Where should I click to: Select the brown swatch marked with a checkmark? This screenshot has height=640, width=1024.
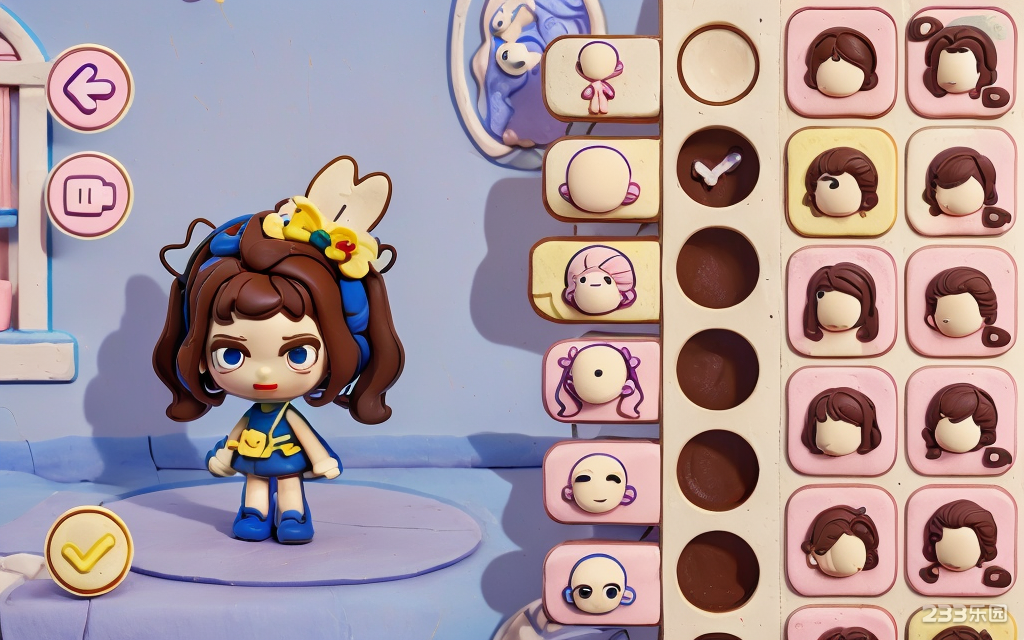pos(718,166)
